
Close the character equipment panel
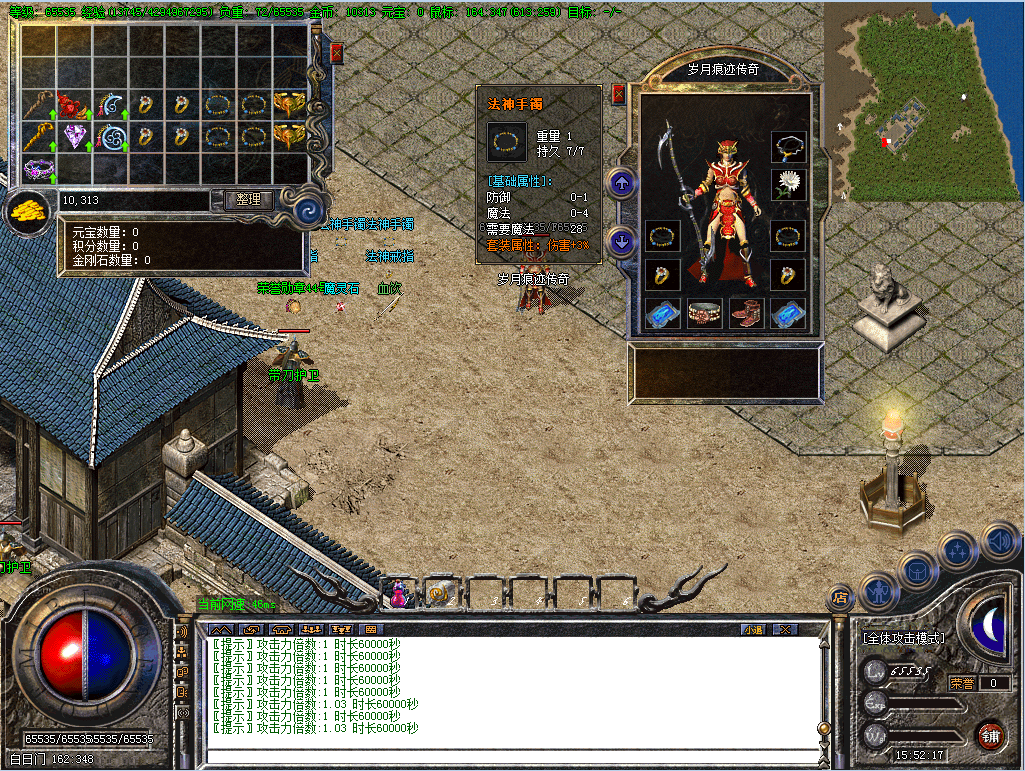click(618, 94)
